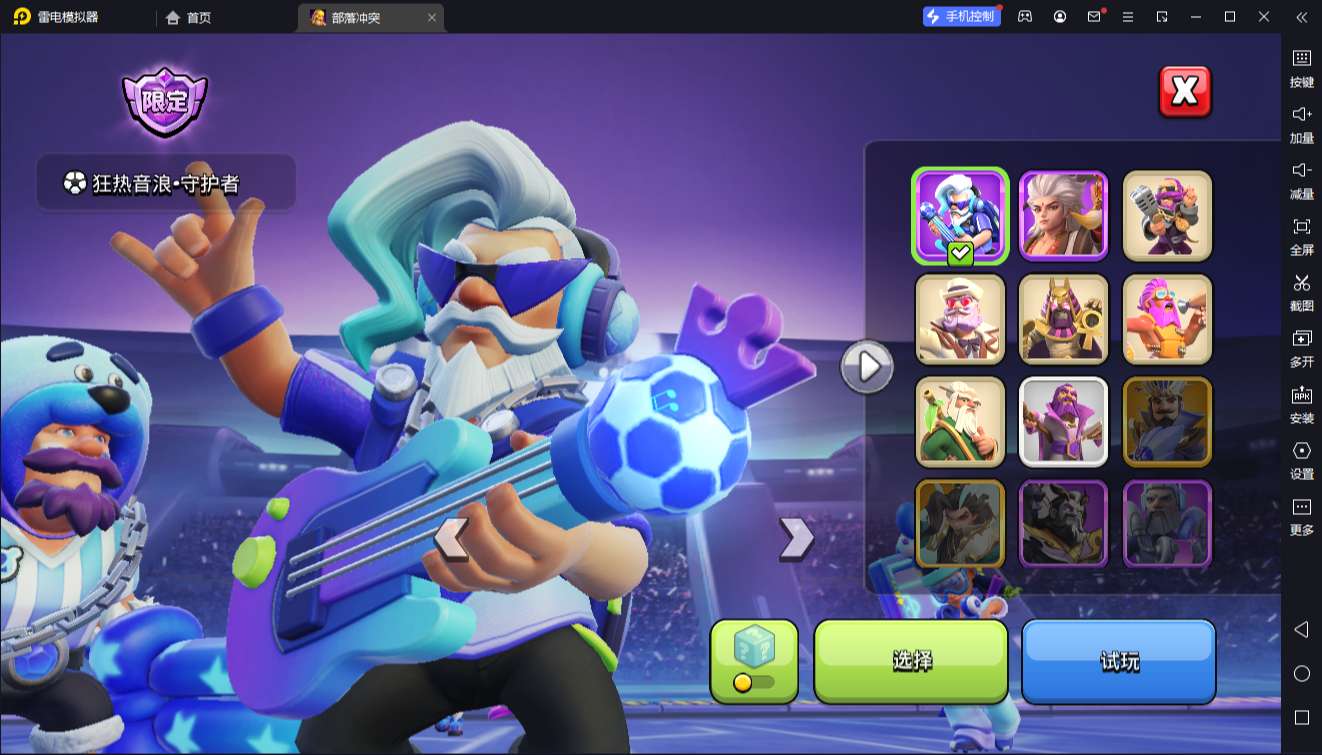Select the green-robed white-beard Warden skin
The height and width of the screenshot is (755, 1322).
pyautogui.click(x=960, y=422)
